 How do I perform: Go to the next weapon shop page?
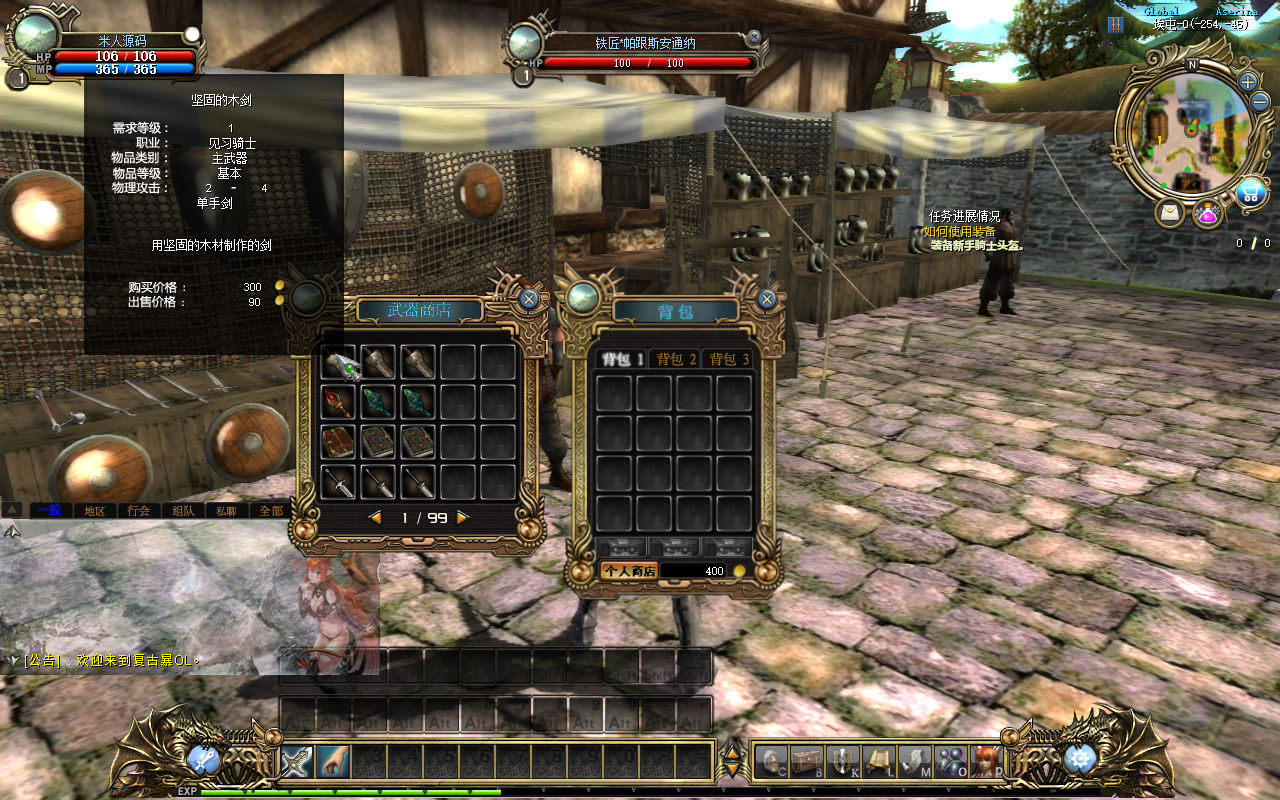coord(462,517)
